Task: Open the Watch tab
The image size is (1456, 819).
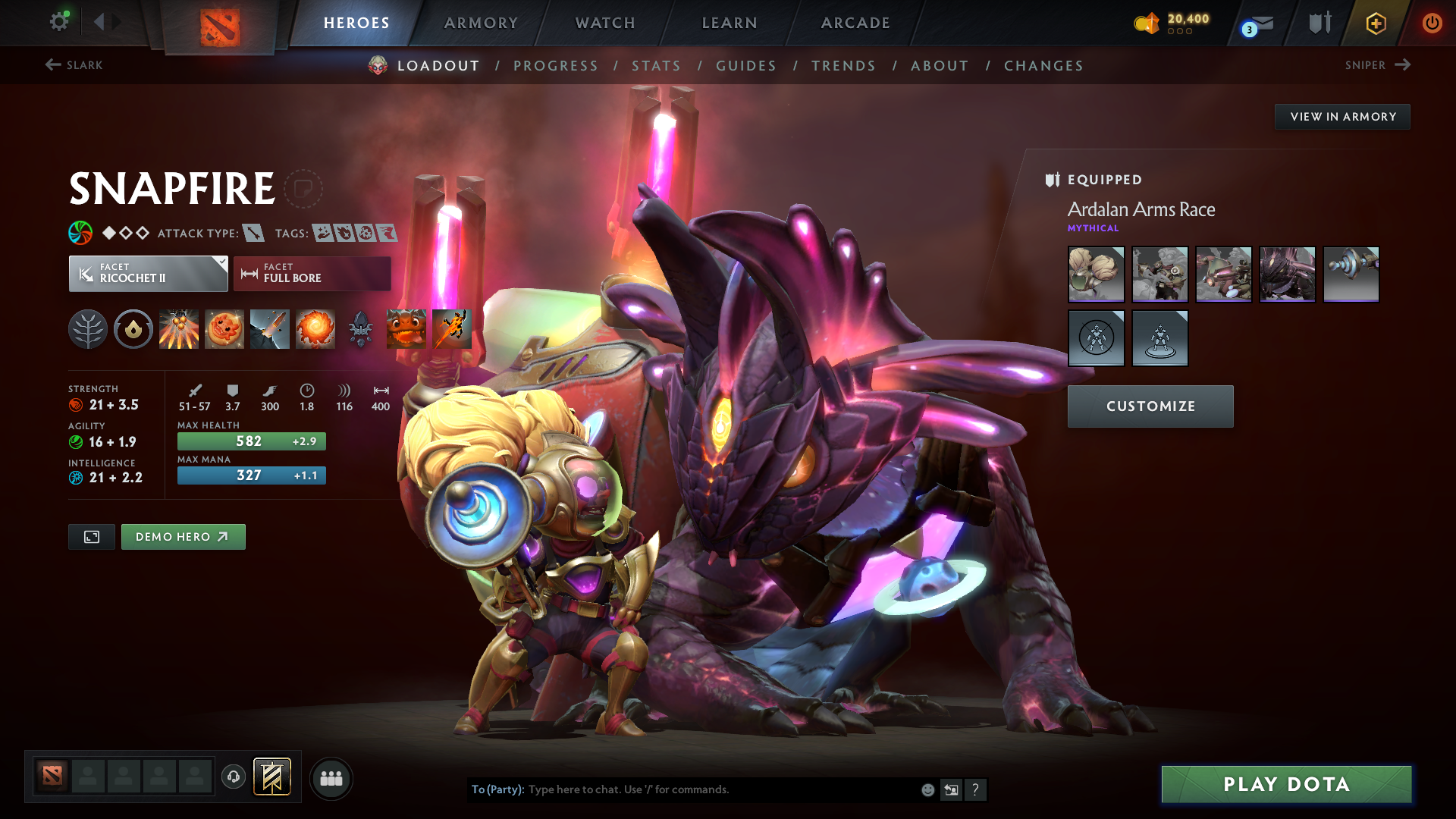Action: coord(605,23)
